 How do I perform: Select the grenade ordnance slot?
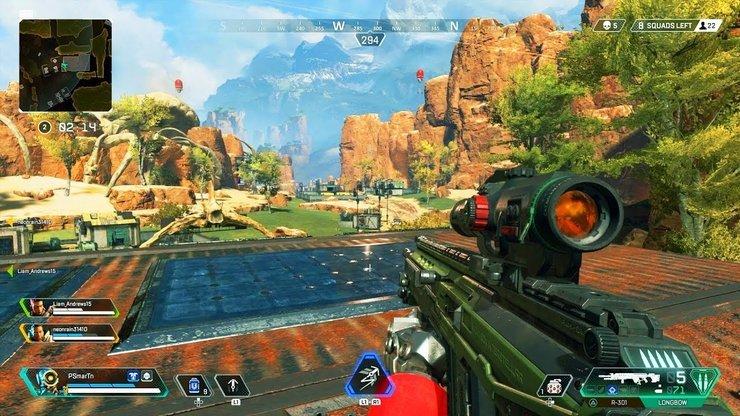553,385
